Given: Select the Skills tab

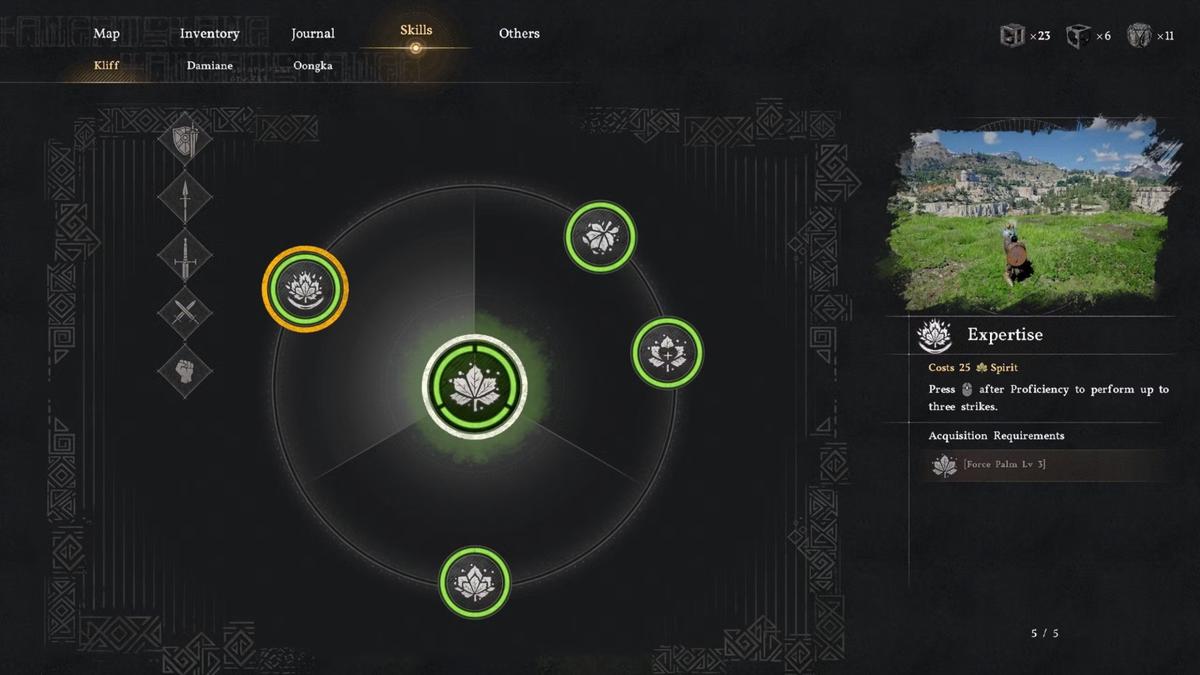Looking at the screenshot, I should [416, 30].
